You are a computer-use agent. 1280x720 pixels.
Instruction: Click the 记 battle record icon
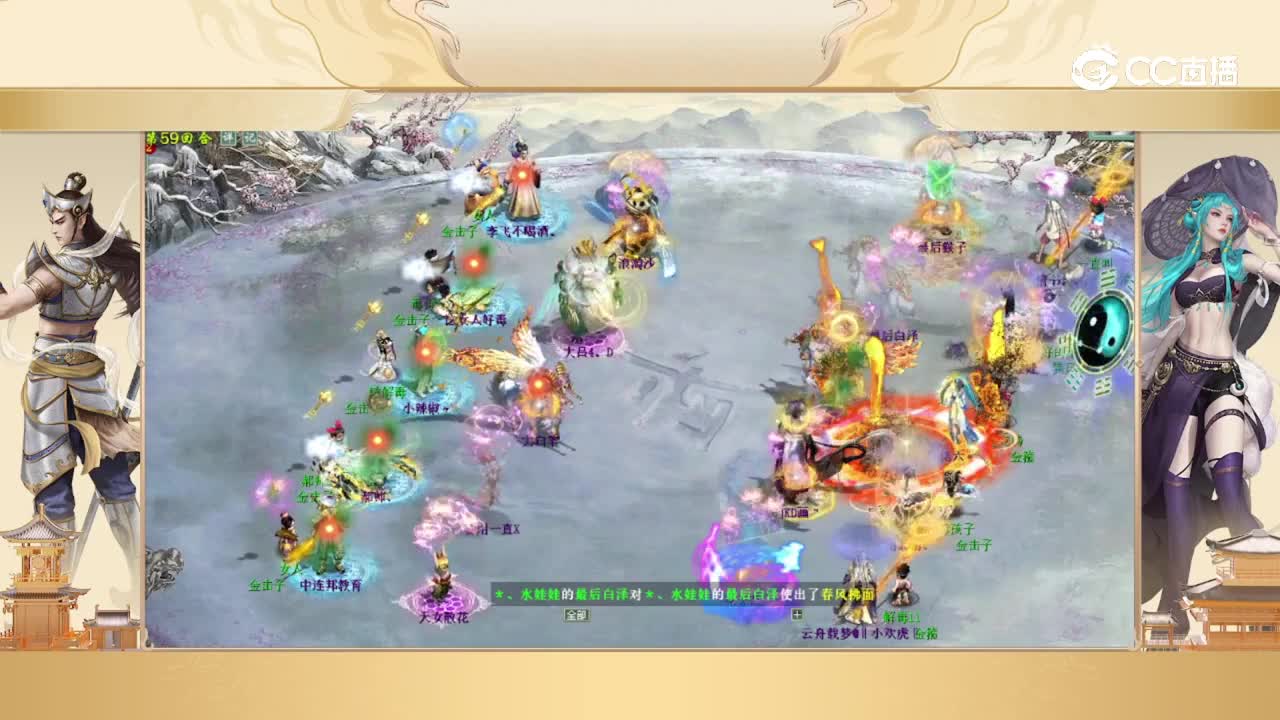coord(249,136)
